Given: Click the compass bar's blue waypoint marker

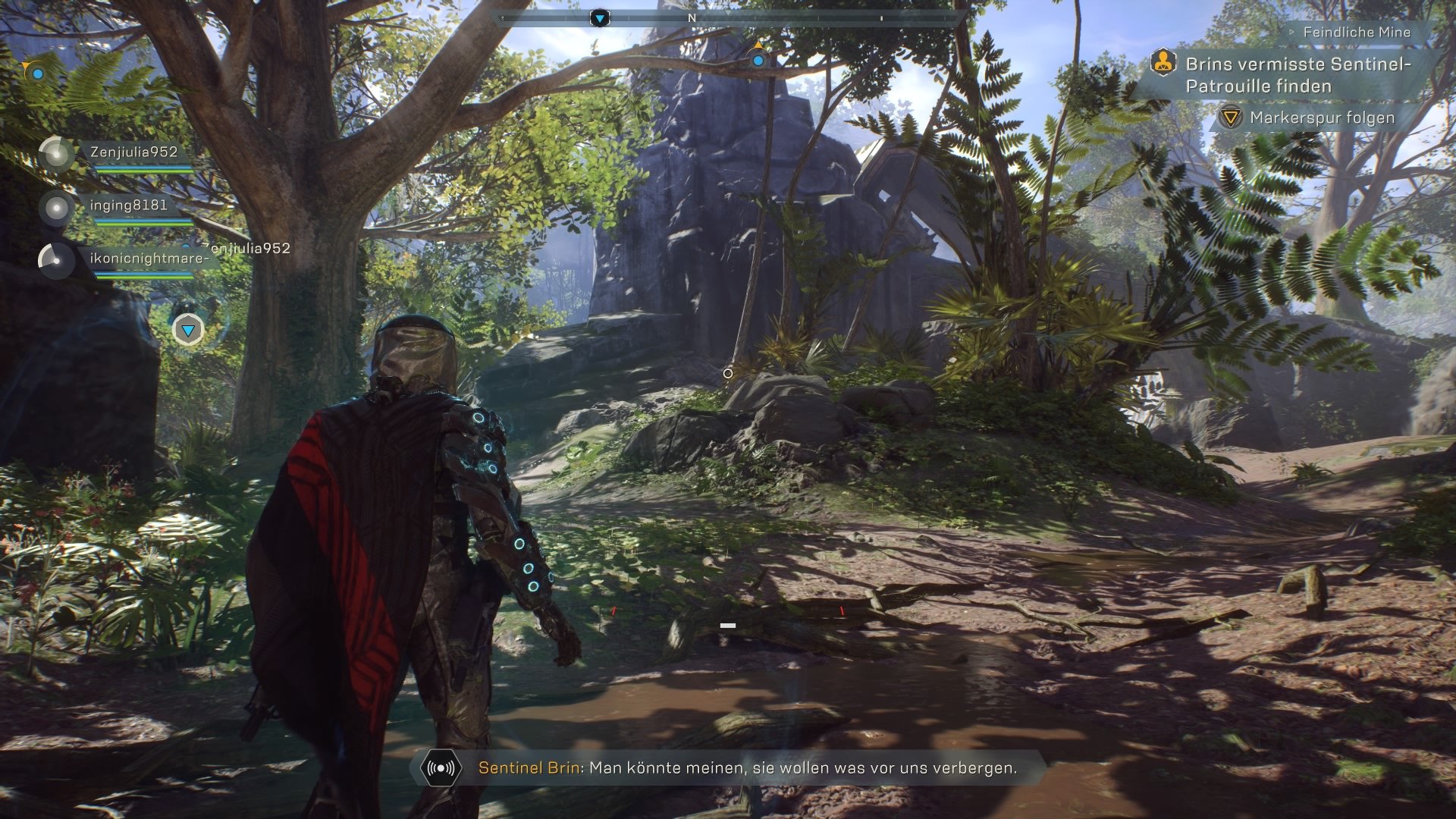Looking at the screenshot, I should tap(600, 17).
